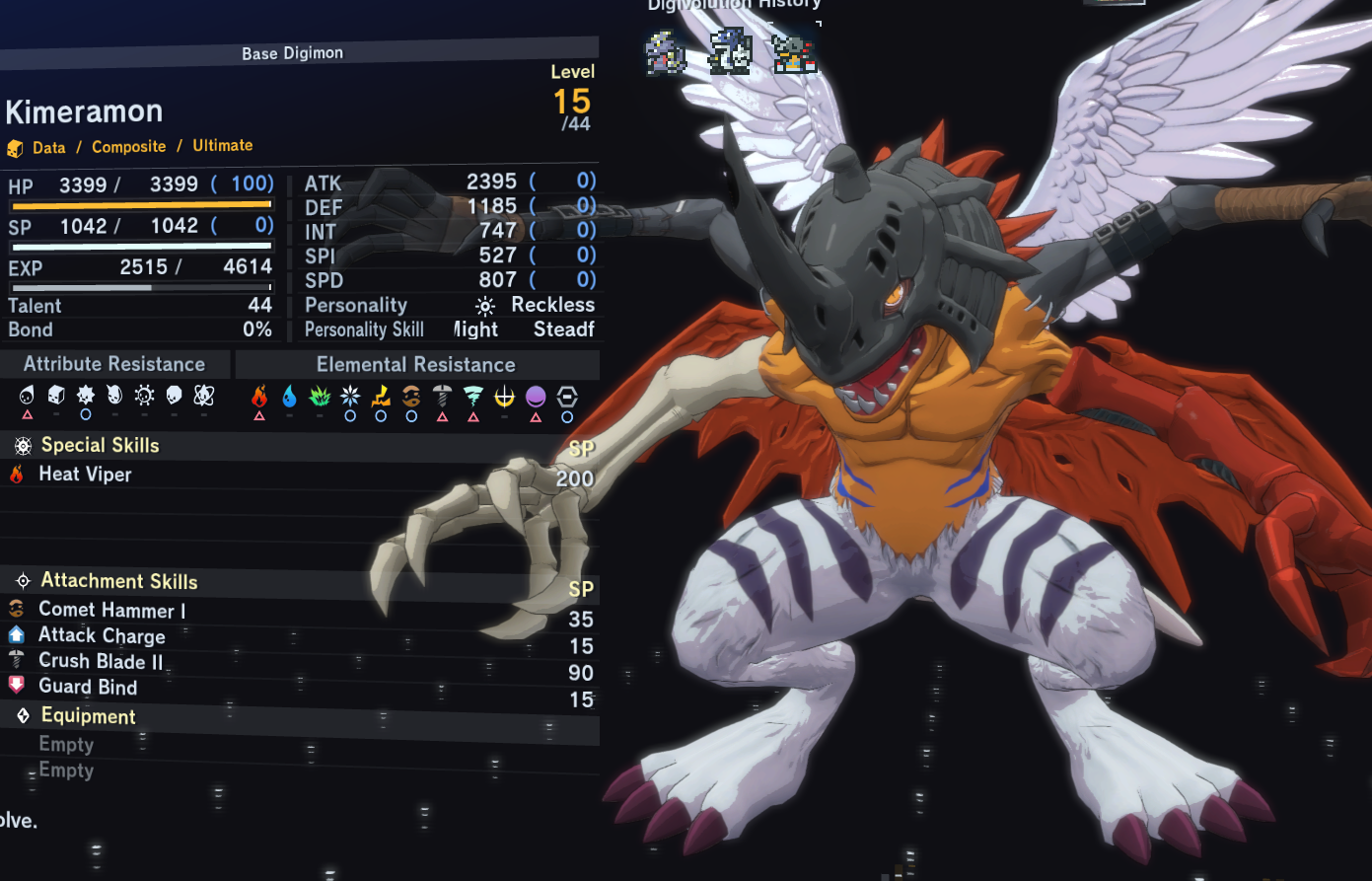The height and width of the screenshot is (881, 1372).
Task: Select the yellow lightning resistance icon
Action: [x=381, y=397]
